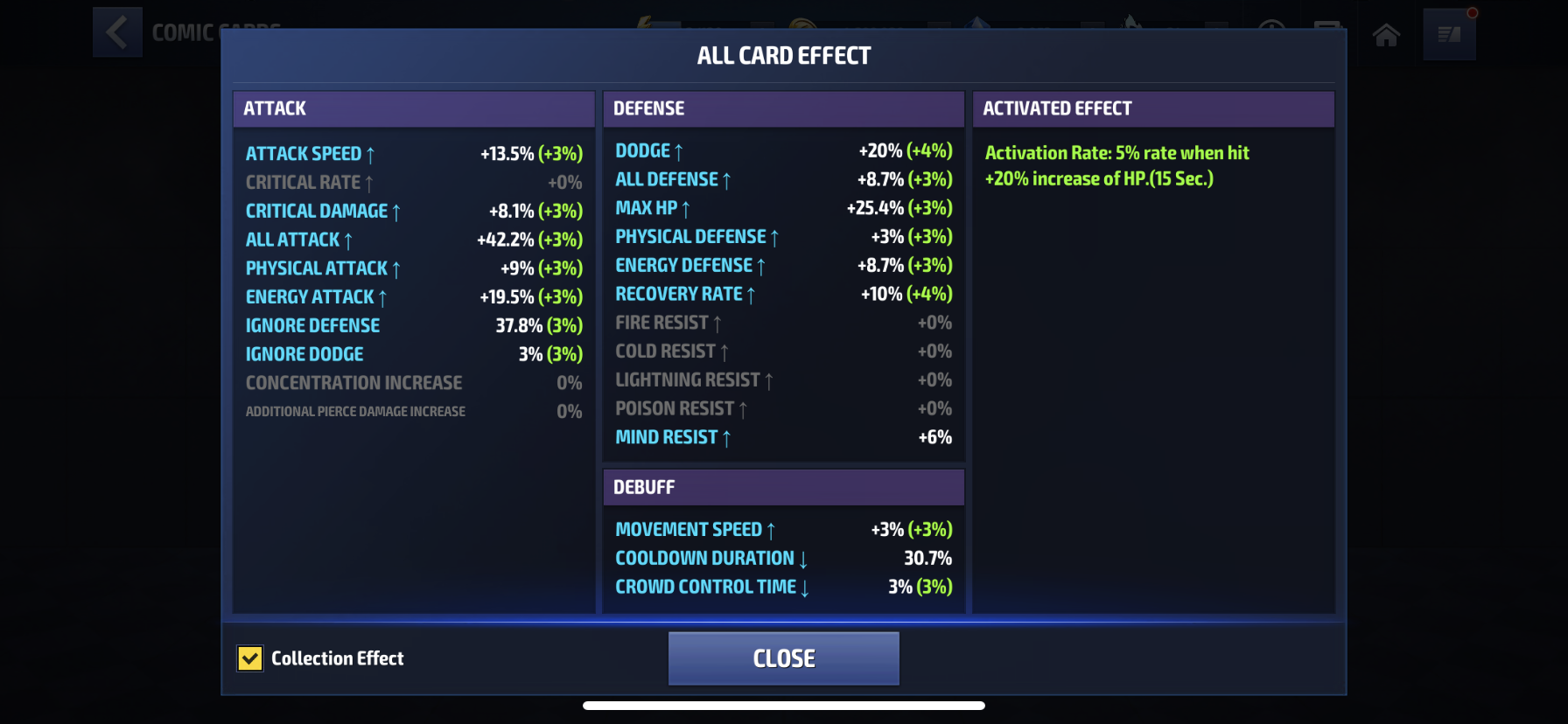Tap the DEBUFF section header
Viewport: 1568px width, 724px height.
point(783,487)
